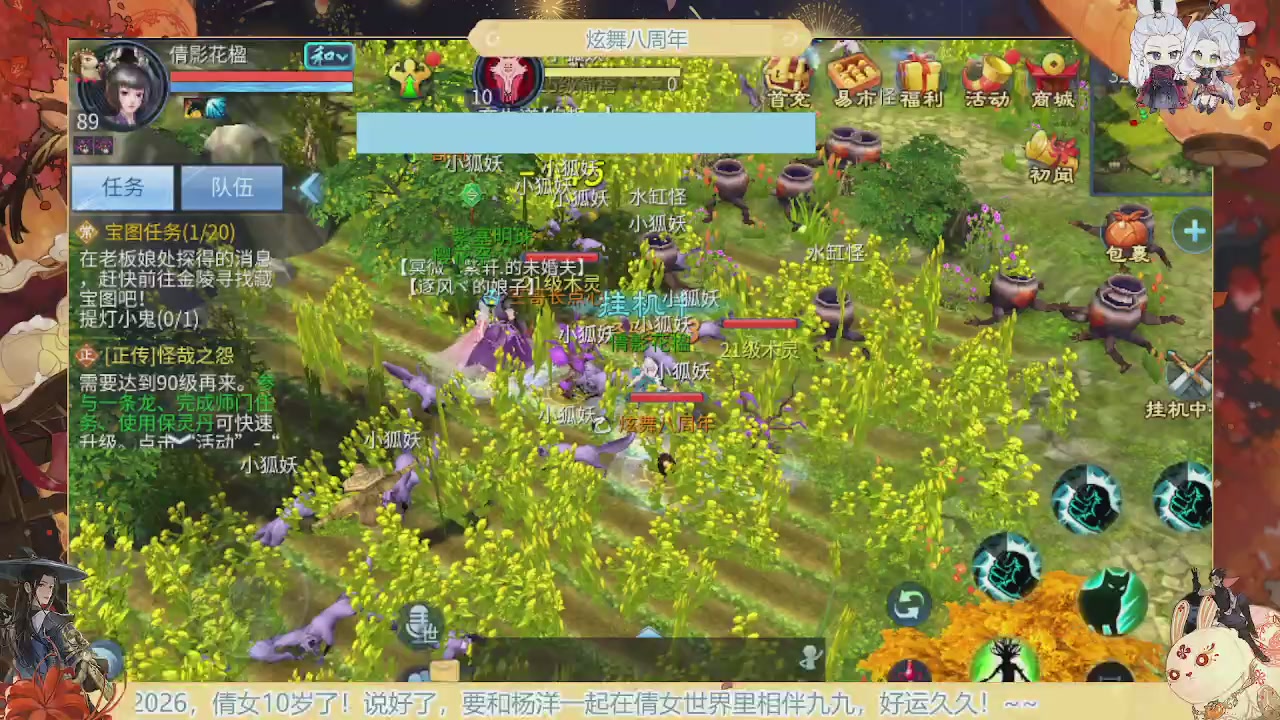
Task: Switch to the 任务 quest tab
Action: (122, 188)
